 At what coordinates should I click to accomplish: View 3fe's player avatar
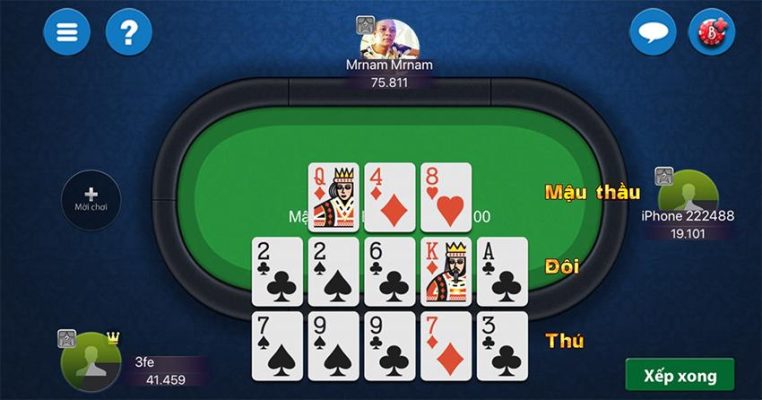click(x=90, y=360)
